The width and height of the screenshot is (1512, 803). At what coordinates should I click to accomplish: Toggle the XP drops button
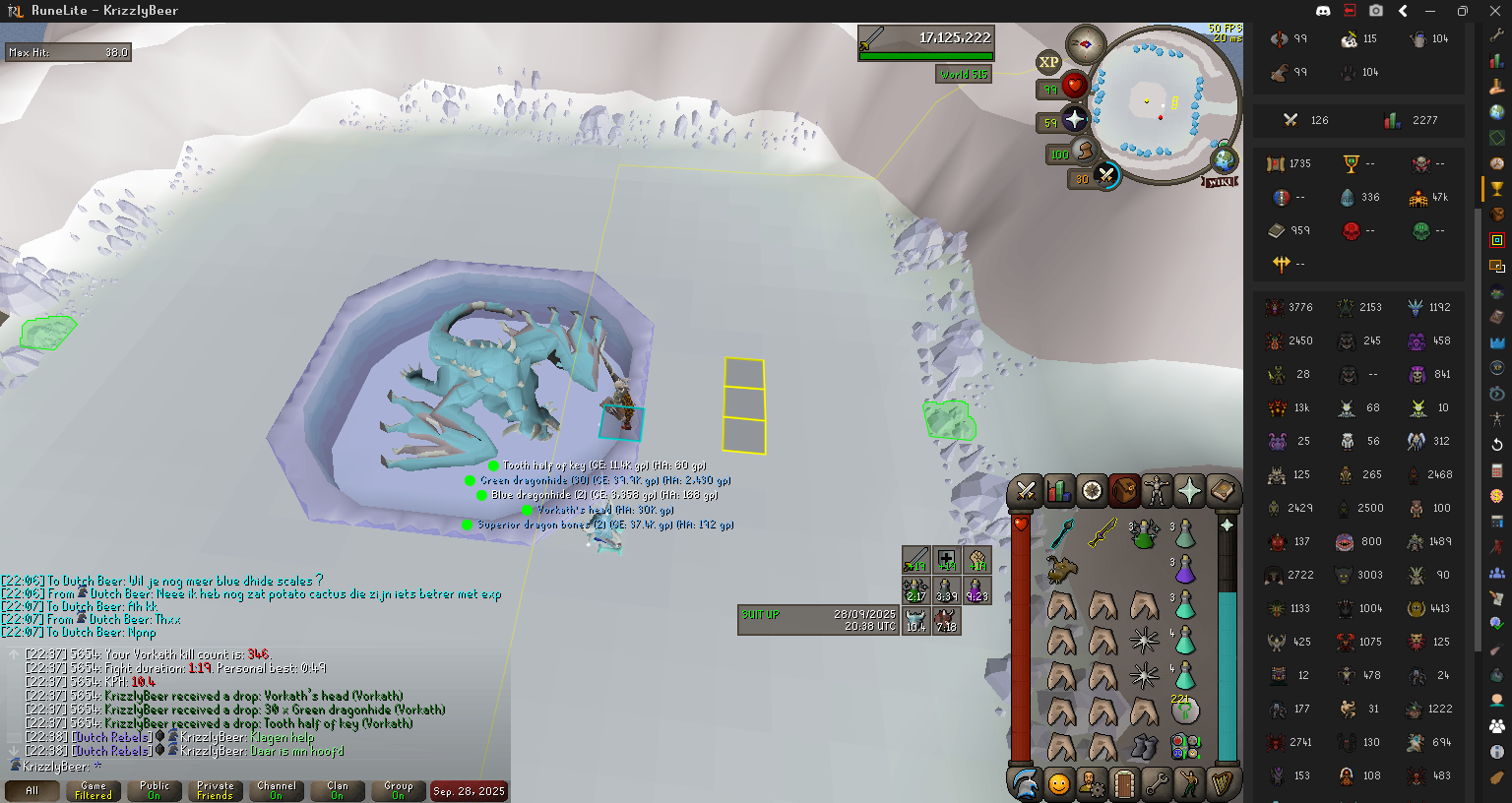[x=1048, y=62]
